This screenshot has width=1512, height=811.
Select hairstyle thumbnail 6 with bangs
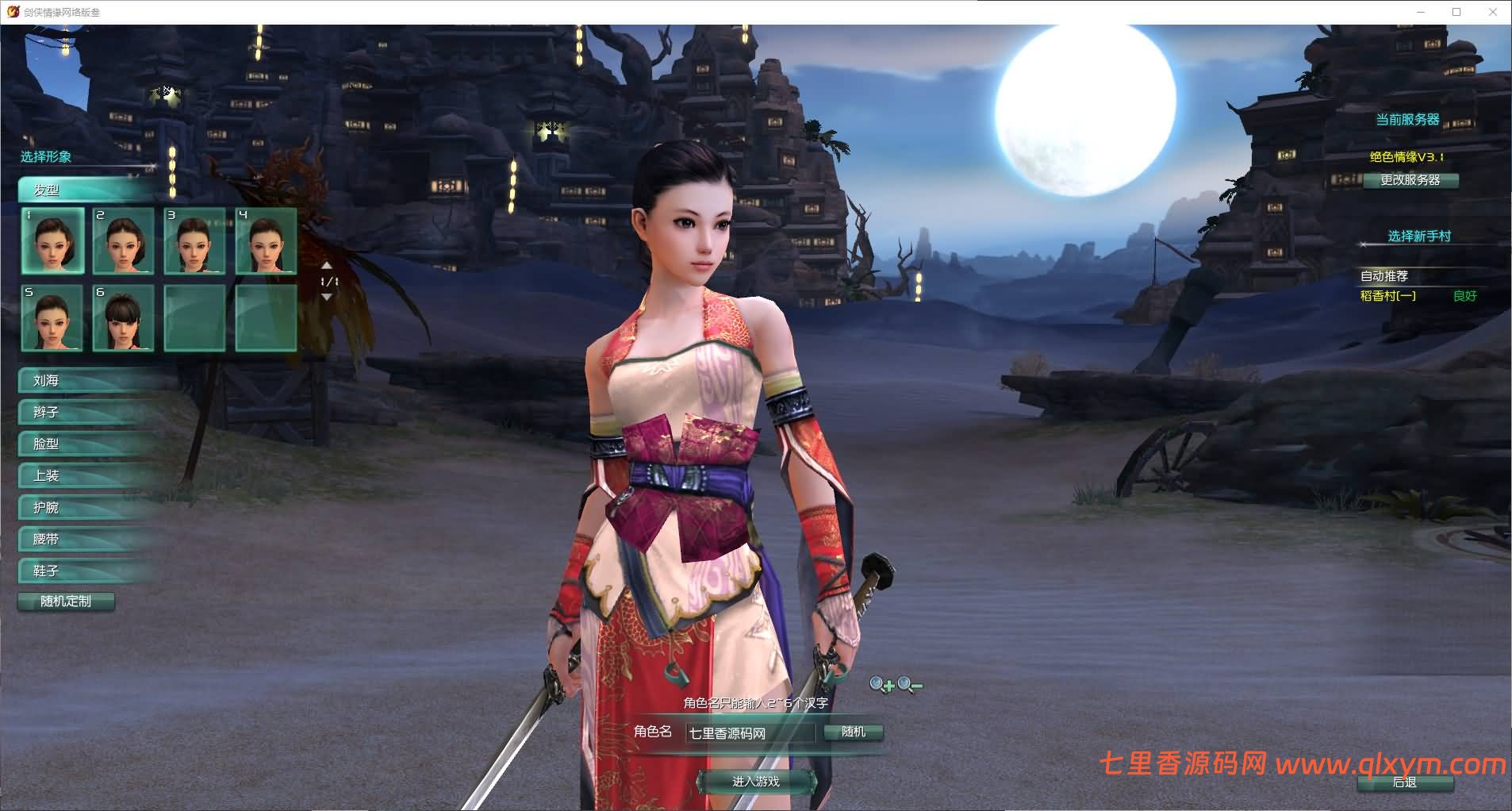(124, 319)
